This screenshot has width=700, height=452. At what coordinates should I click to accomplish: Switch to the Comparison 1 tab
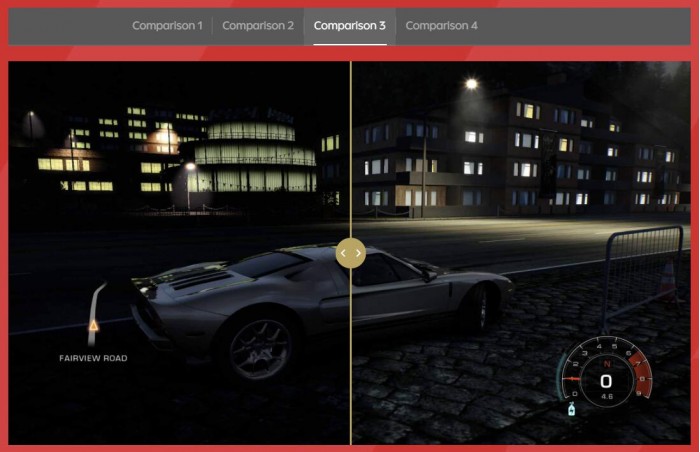[167, 26]
